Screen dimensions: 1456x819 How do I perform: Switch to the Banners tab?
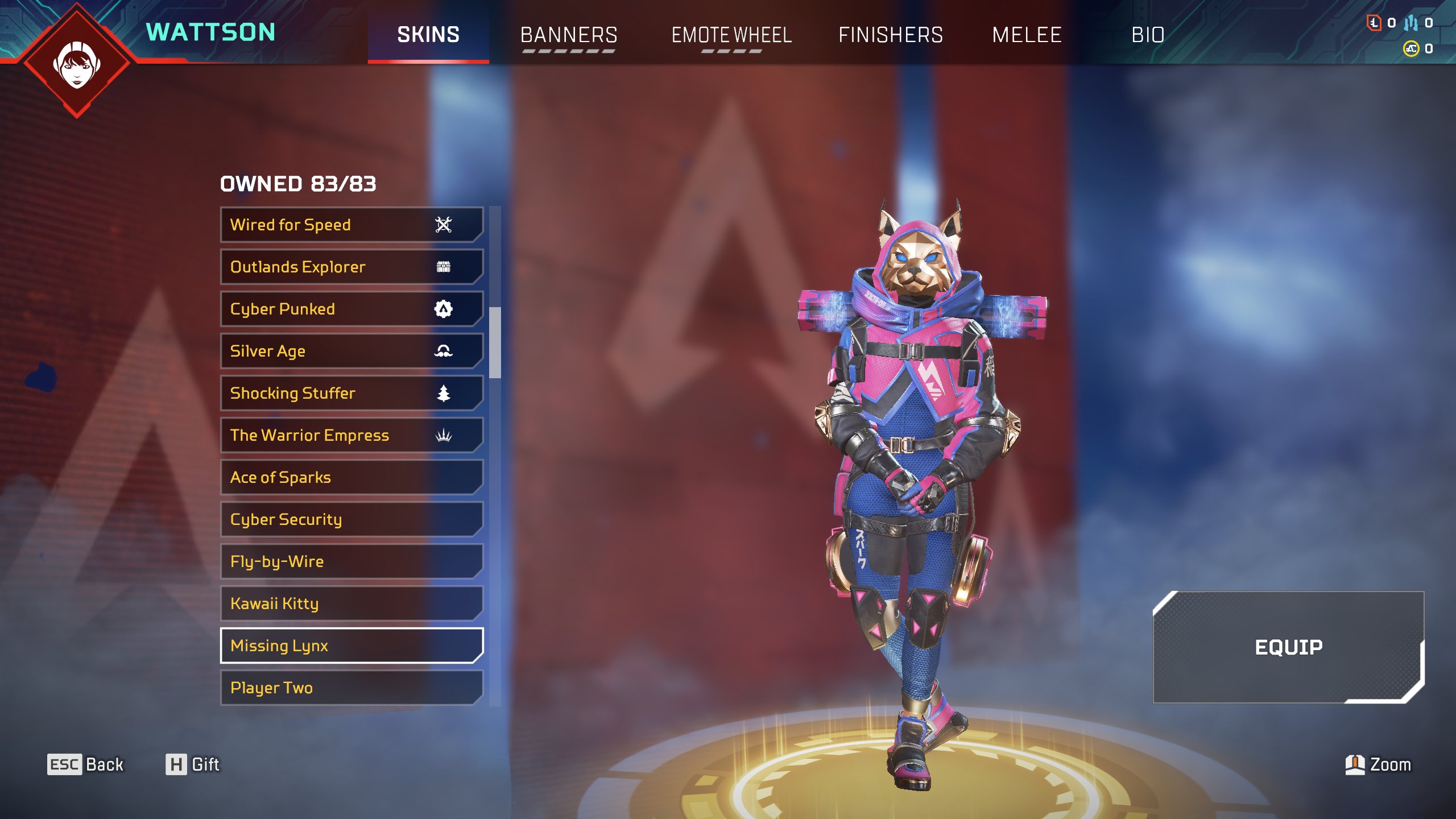tap(569, 35)
